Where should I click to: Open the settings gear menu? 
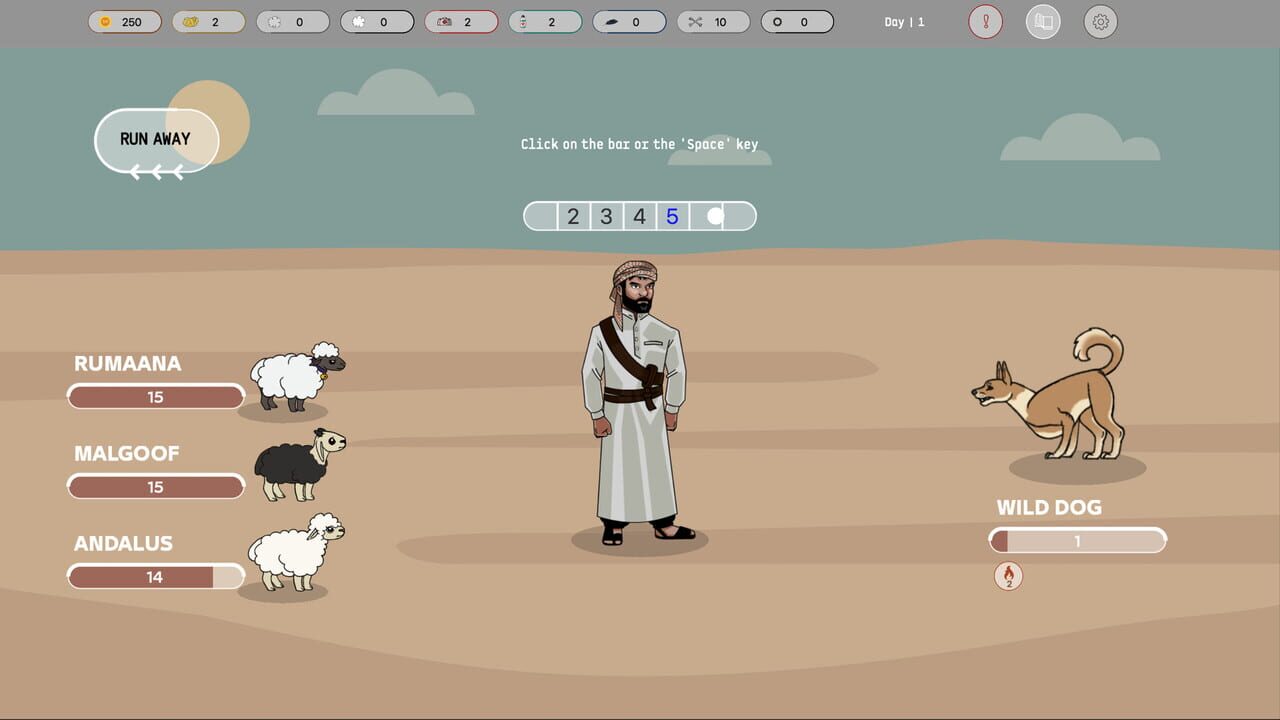tap(1101, 21)
